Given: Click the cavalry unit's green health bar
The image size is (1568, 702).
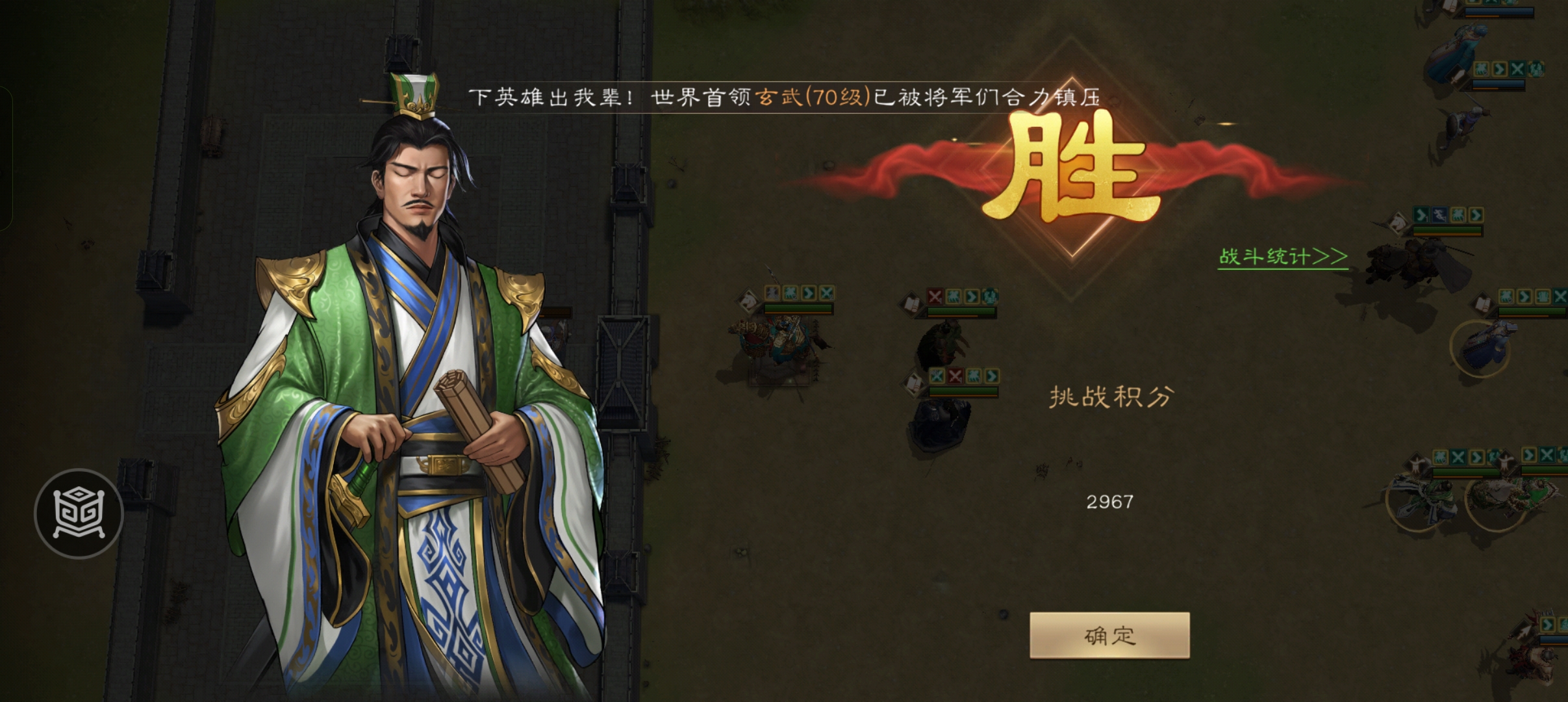Looking at the screenshot, I should tap(798, 308).
